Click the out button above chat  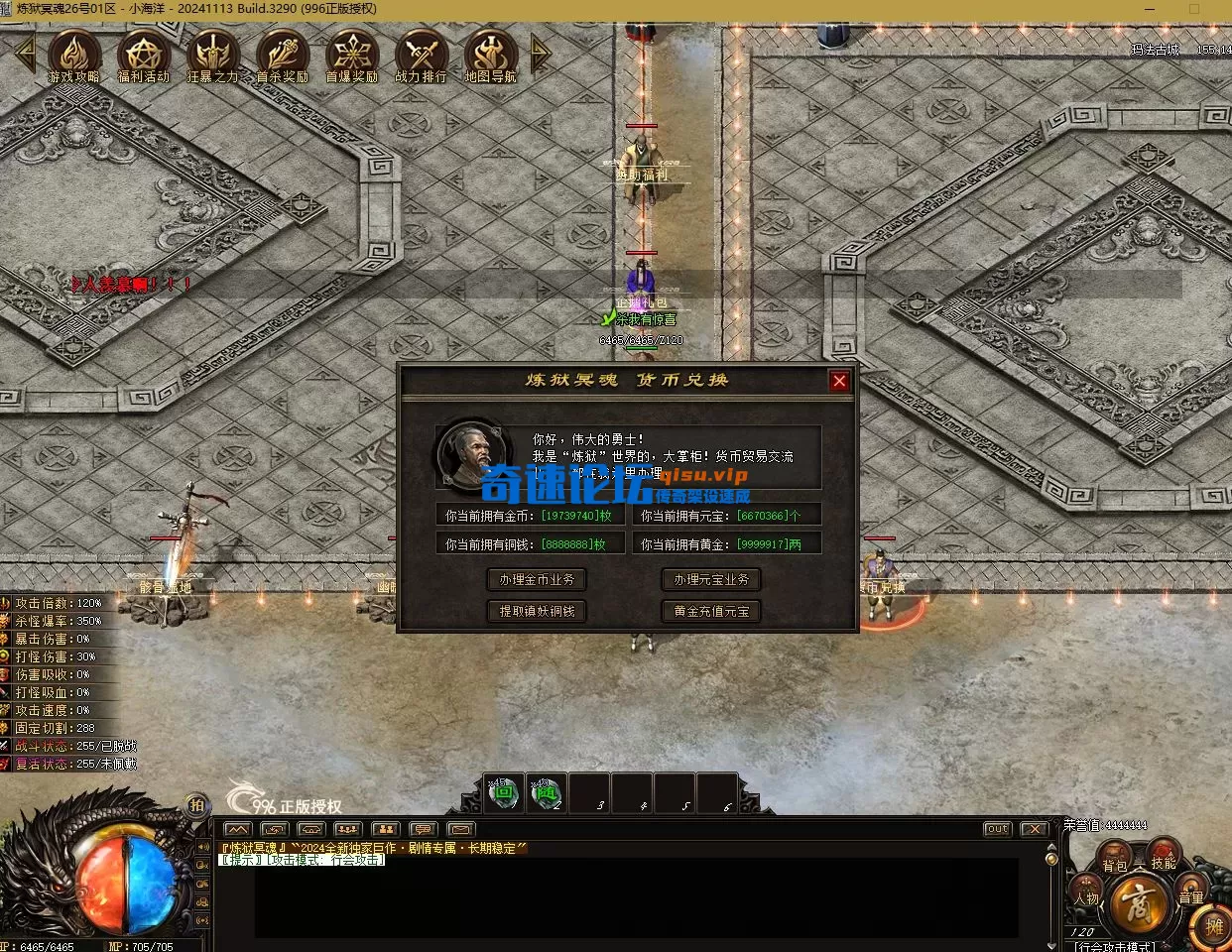(997, 829)
